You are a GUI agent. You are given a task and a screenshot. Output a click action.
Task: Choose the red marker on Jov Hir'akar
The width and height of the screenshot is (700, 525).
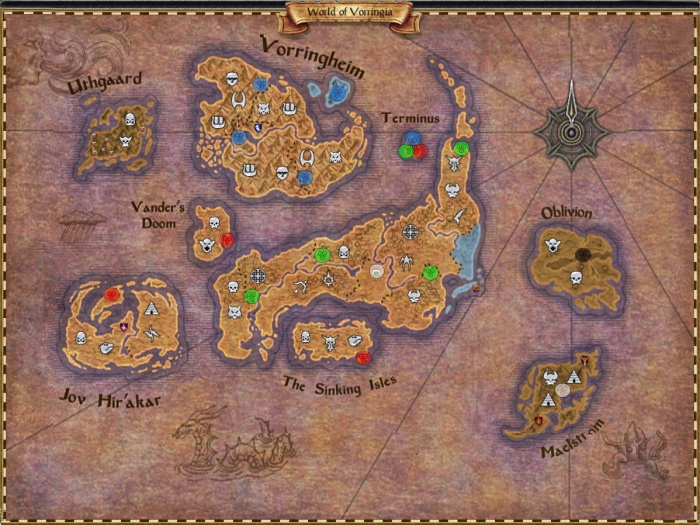coord(112,295)
